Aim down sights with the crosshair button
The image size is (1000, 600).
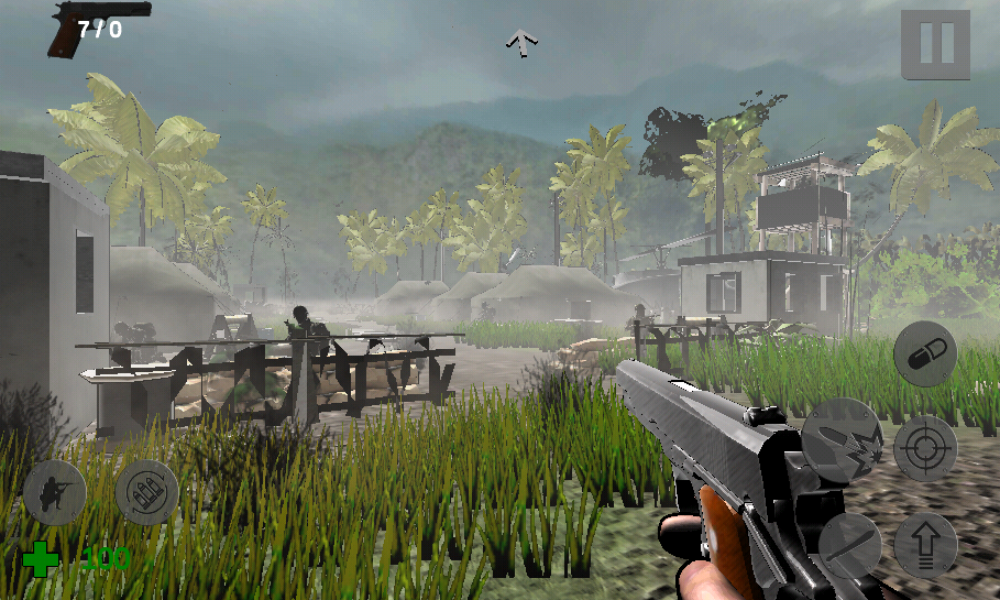pos(925,449)
